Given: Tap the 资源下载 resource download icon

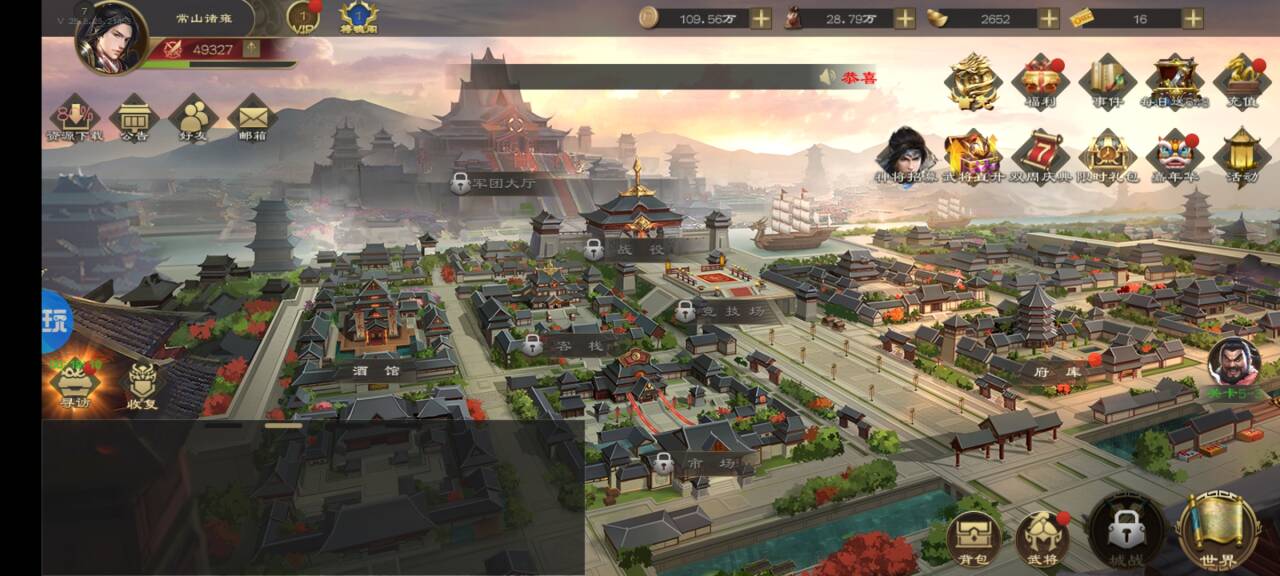Looking at the screenshot, I should point(73,118).
